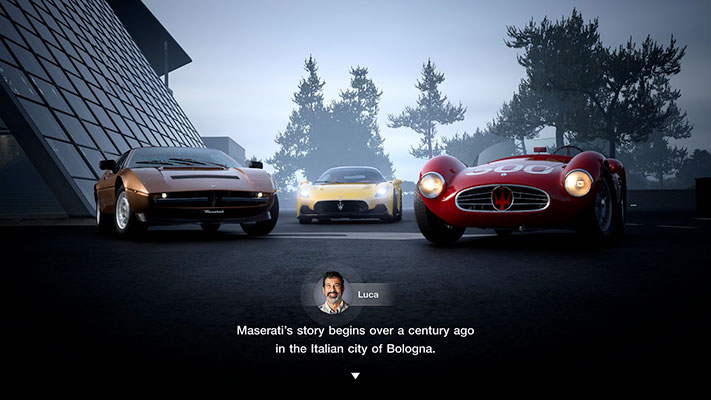
Task: Advance dialogue with the down arrow
Action: coord(355,376)
